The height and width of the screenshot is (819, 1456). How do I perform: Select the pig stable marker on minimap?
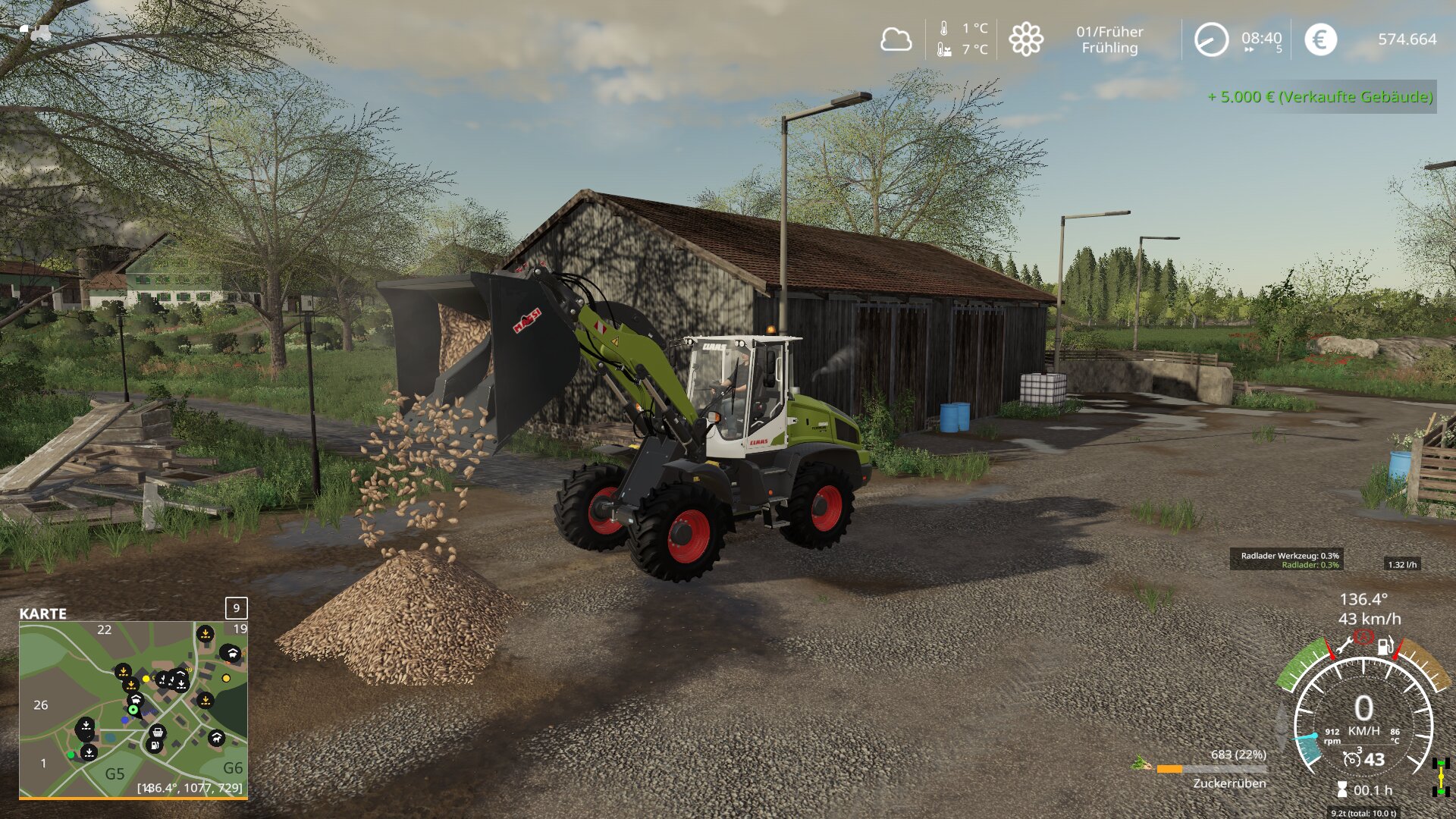(x=136, y=698)
